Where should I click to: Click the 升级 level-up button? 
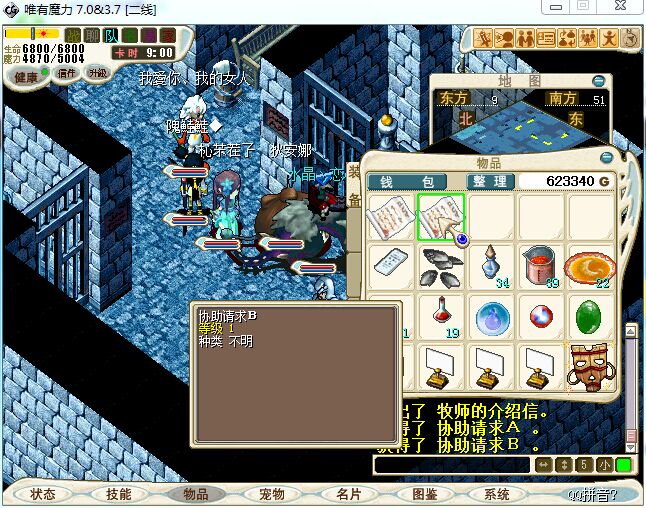point(98,73)
